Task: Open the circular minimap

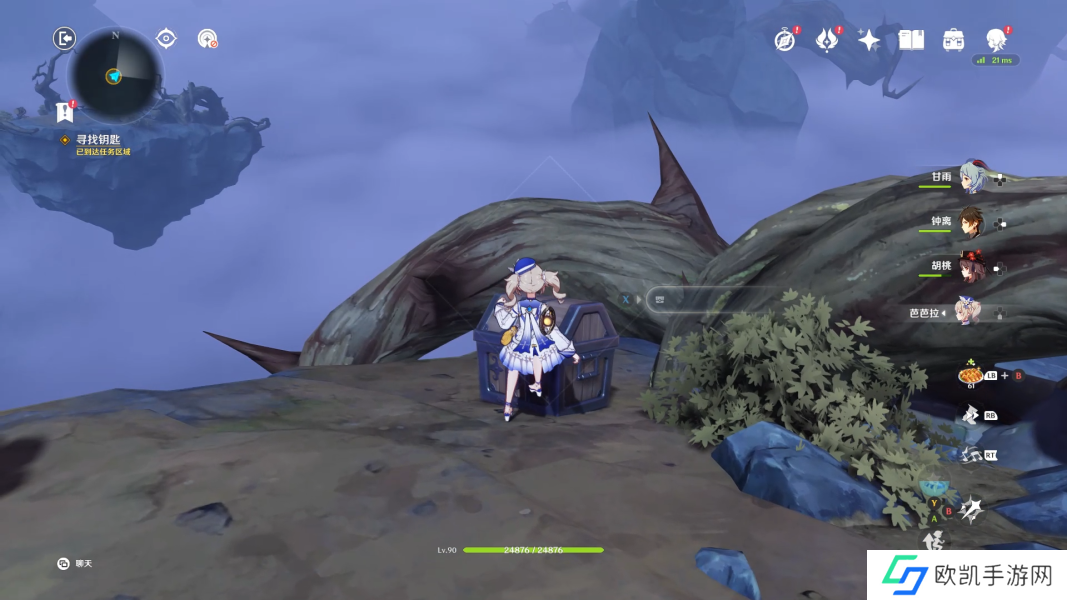Action: pos(113,75)
